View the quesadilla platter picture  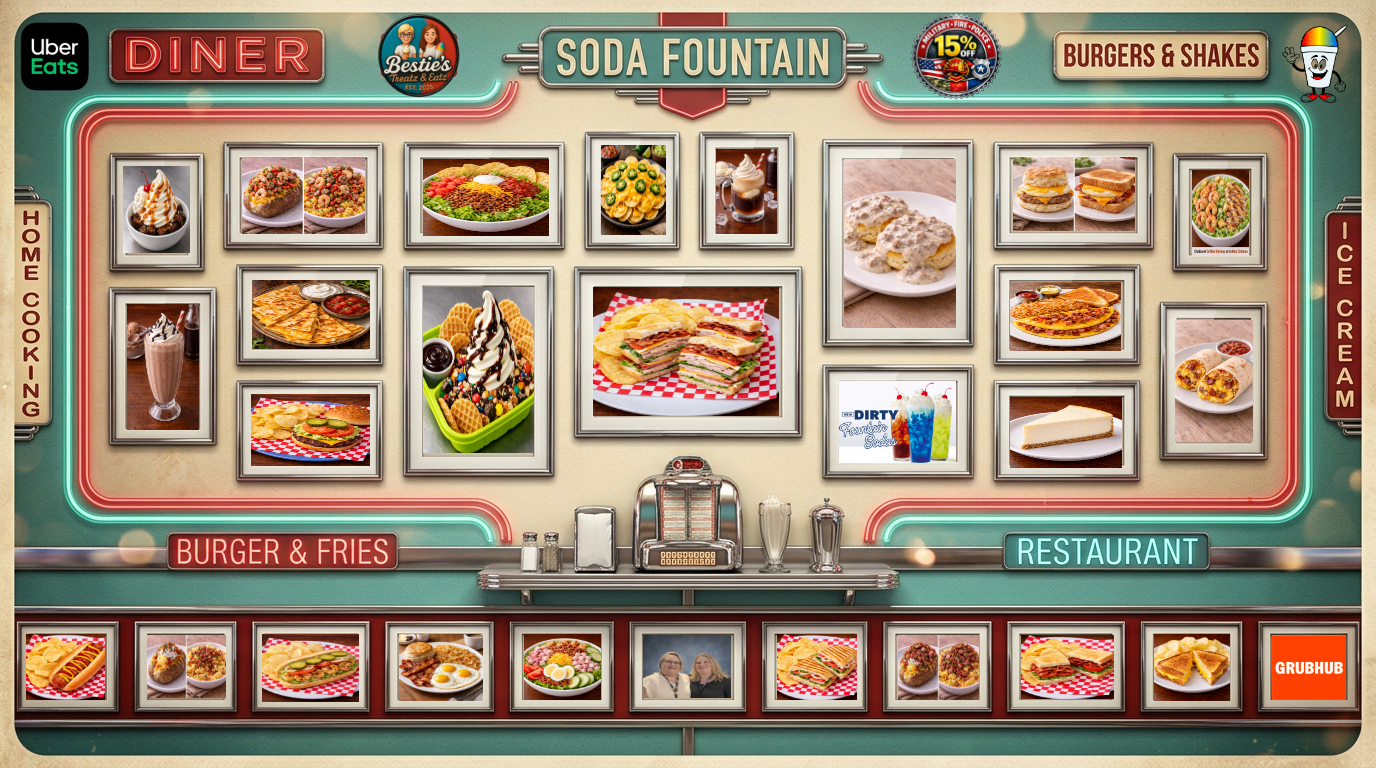point(309,314)
